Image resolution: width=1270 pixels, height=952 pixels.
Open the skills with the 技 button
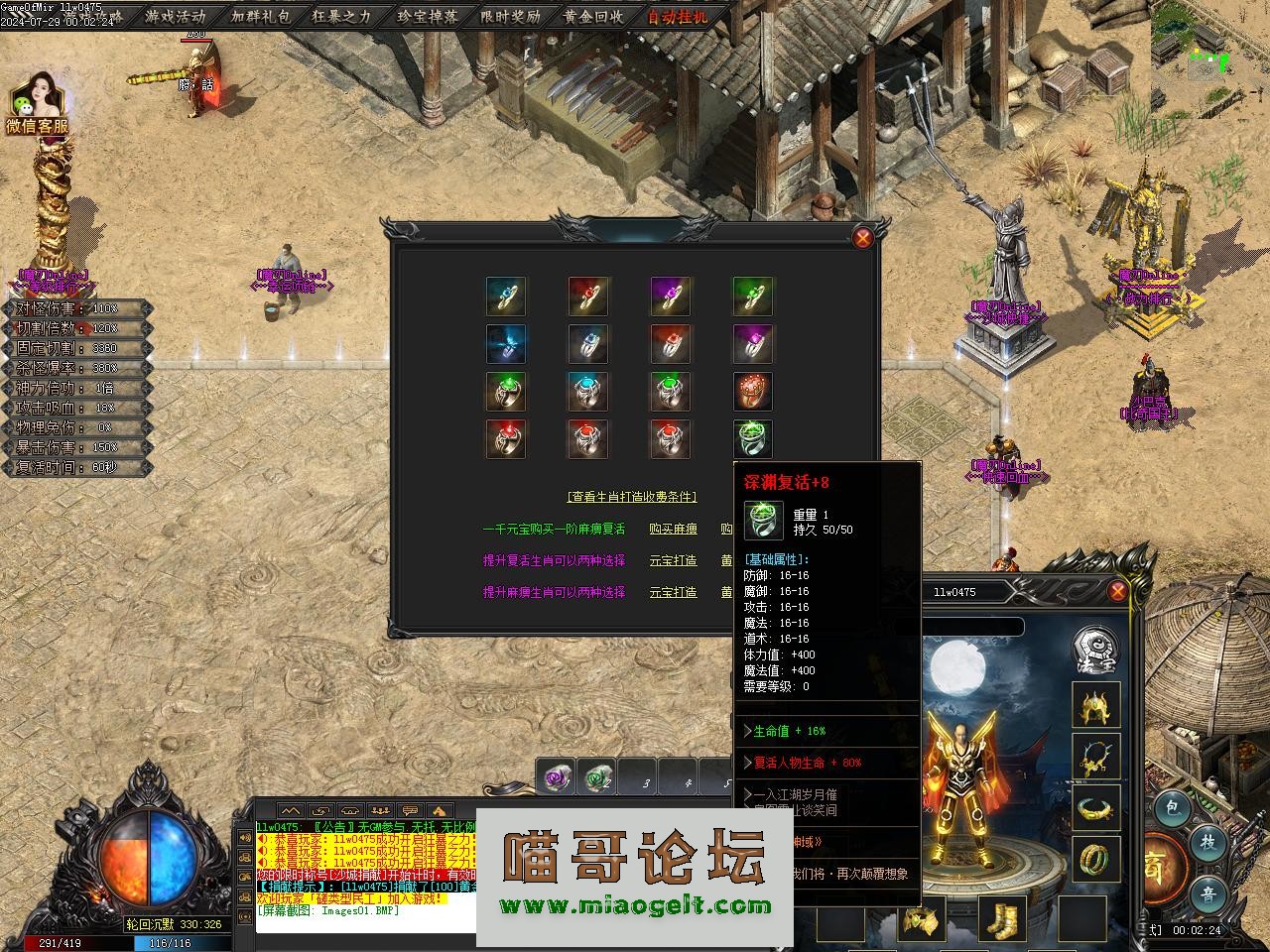[x=1208, y=843]
